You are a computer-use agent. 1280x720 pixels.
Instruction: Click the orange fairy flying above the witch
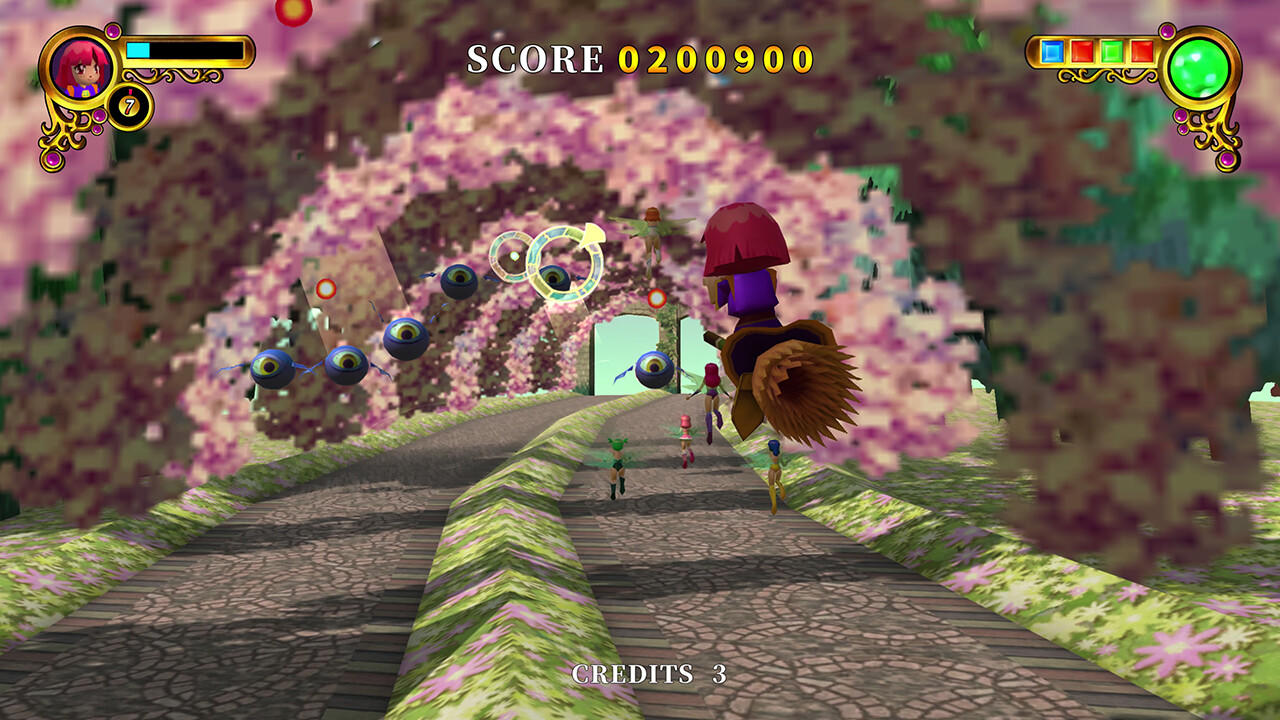655,228
